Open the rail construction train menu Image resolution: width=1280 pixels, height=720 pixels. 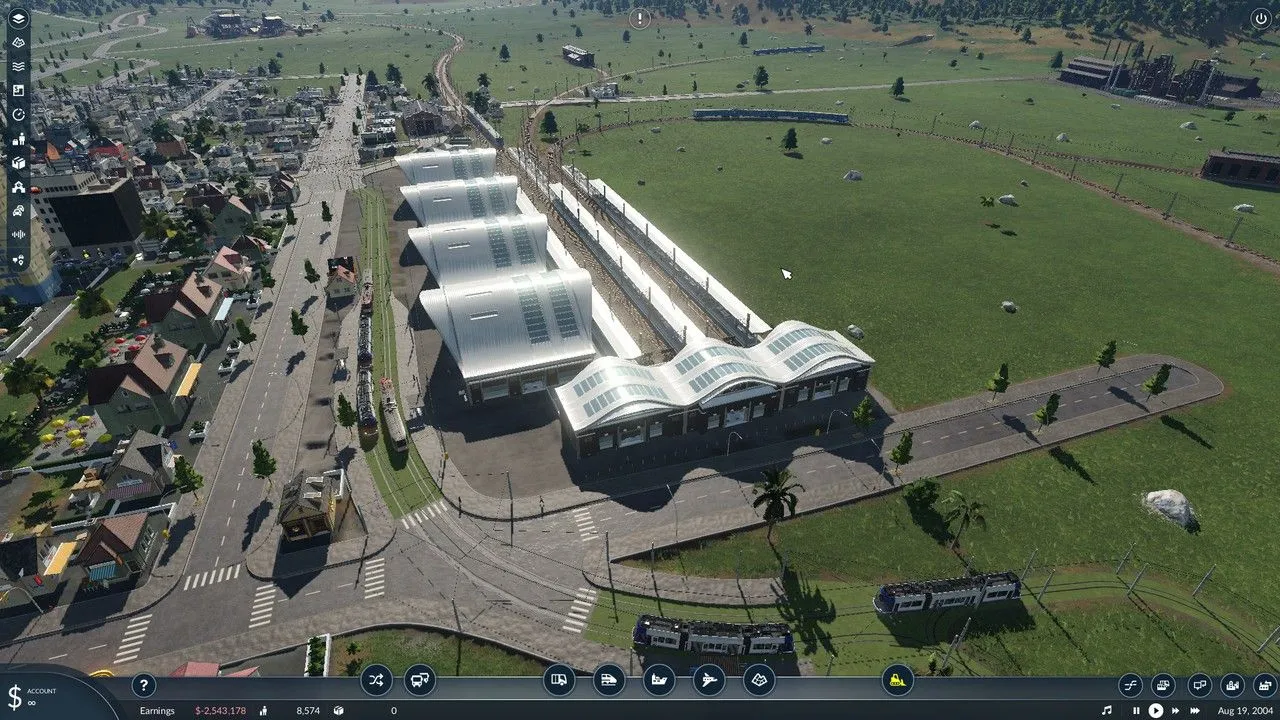(609, 681)
